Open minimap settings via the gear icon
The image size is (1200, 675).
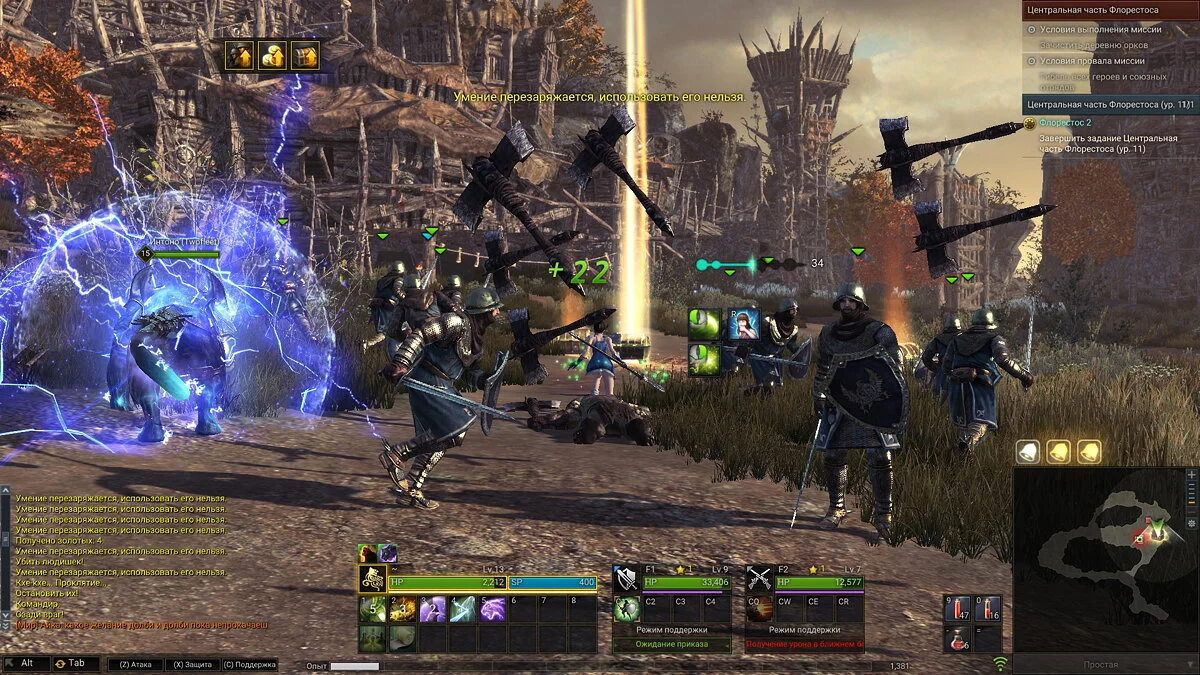click(1190, 522)
